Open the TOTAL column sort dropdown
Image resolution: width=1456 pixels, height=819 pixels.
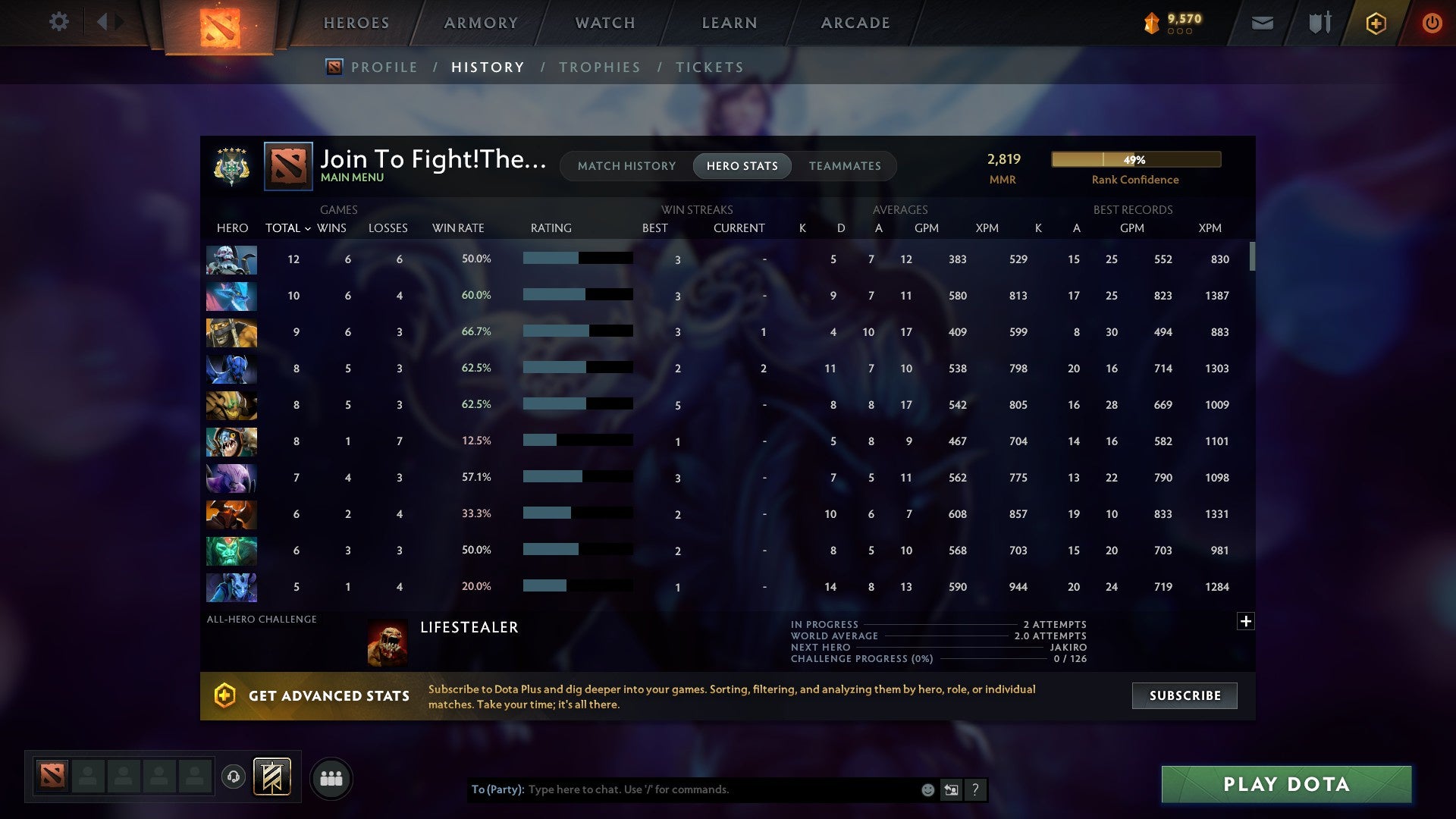pyautogui.click(x=286, y=227)
